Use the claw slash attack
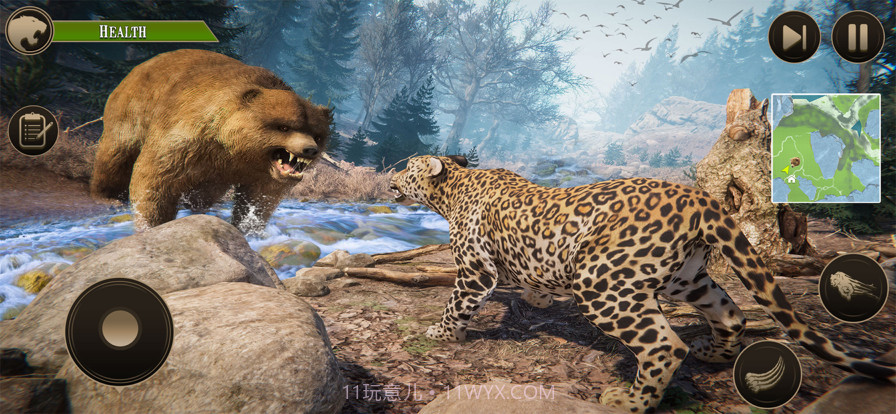The width and height of the screenshot is (896, 414). [x=767, y=374]
